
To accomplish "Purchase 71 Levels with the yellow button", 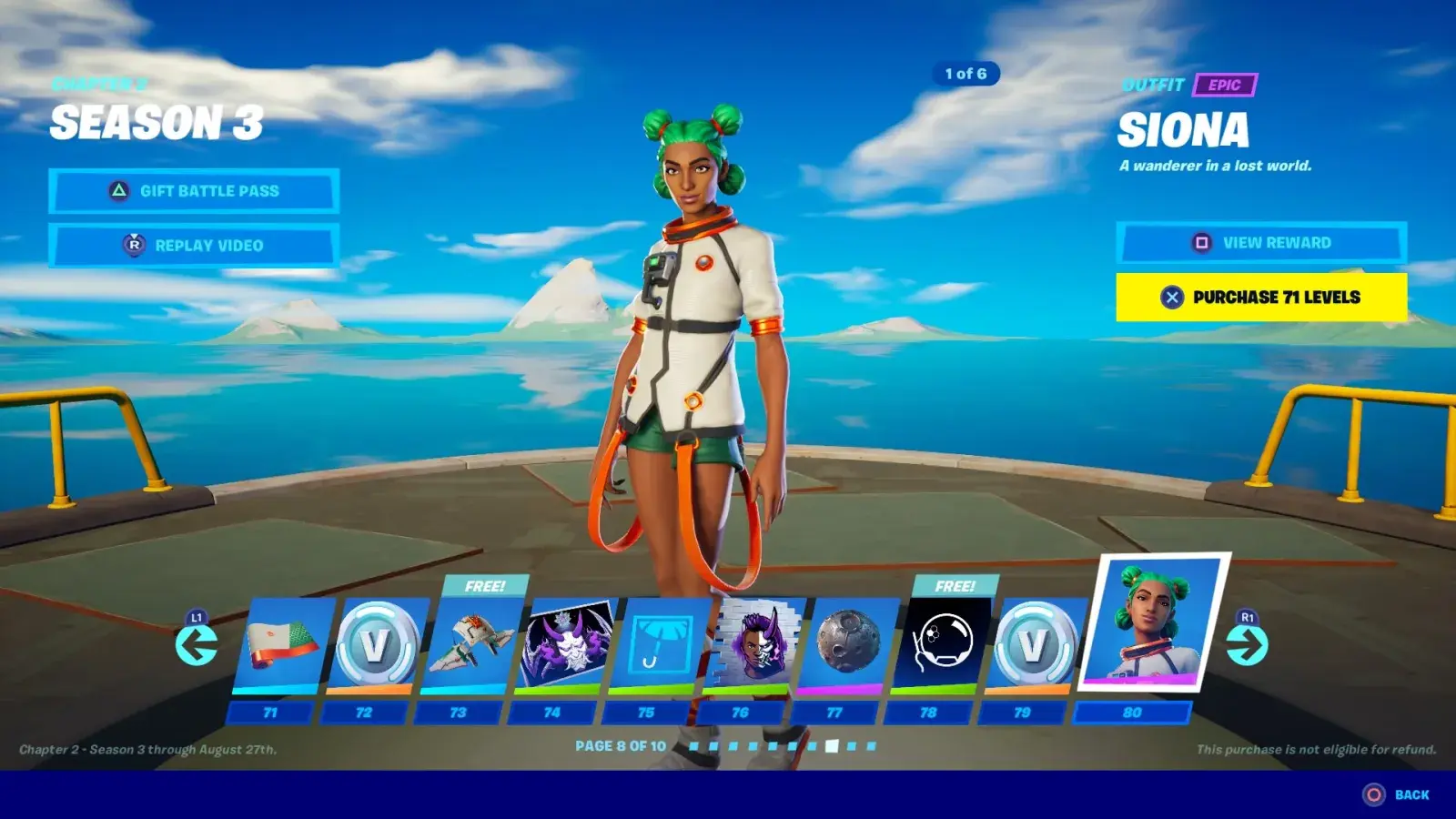I will (1261, 298).
